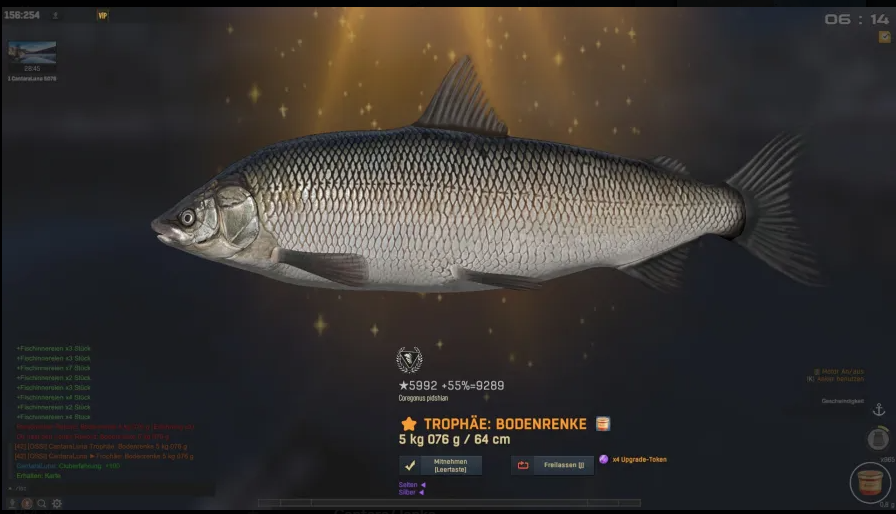Click the magnifying glass icon below the chat
896x514 pixels.
(42, 503)
